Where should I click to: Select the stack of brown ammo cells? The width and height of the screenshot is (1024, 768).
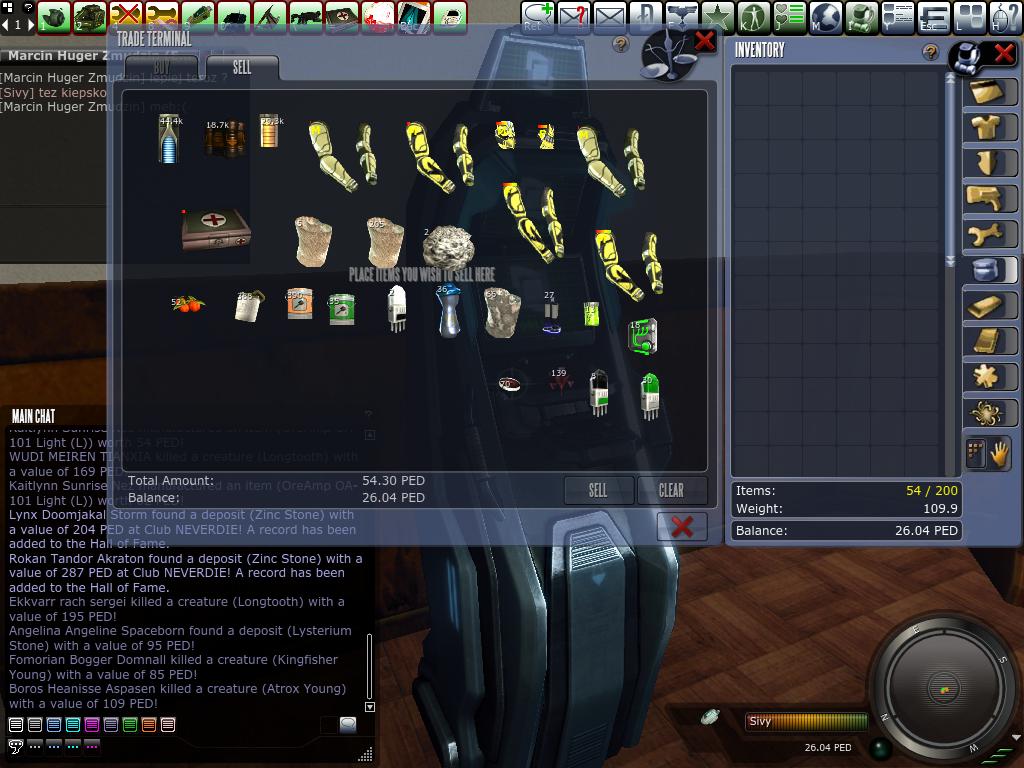pos(225,139)
